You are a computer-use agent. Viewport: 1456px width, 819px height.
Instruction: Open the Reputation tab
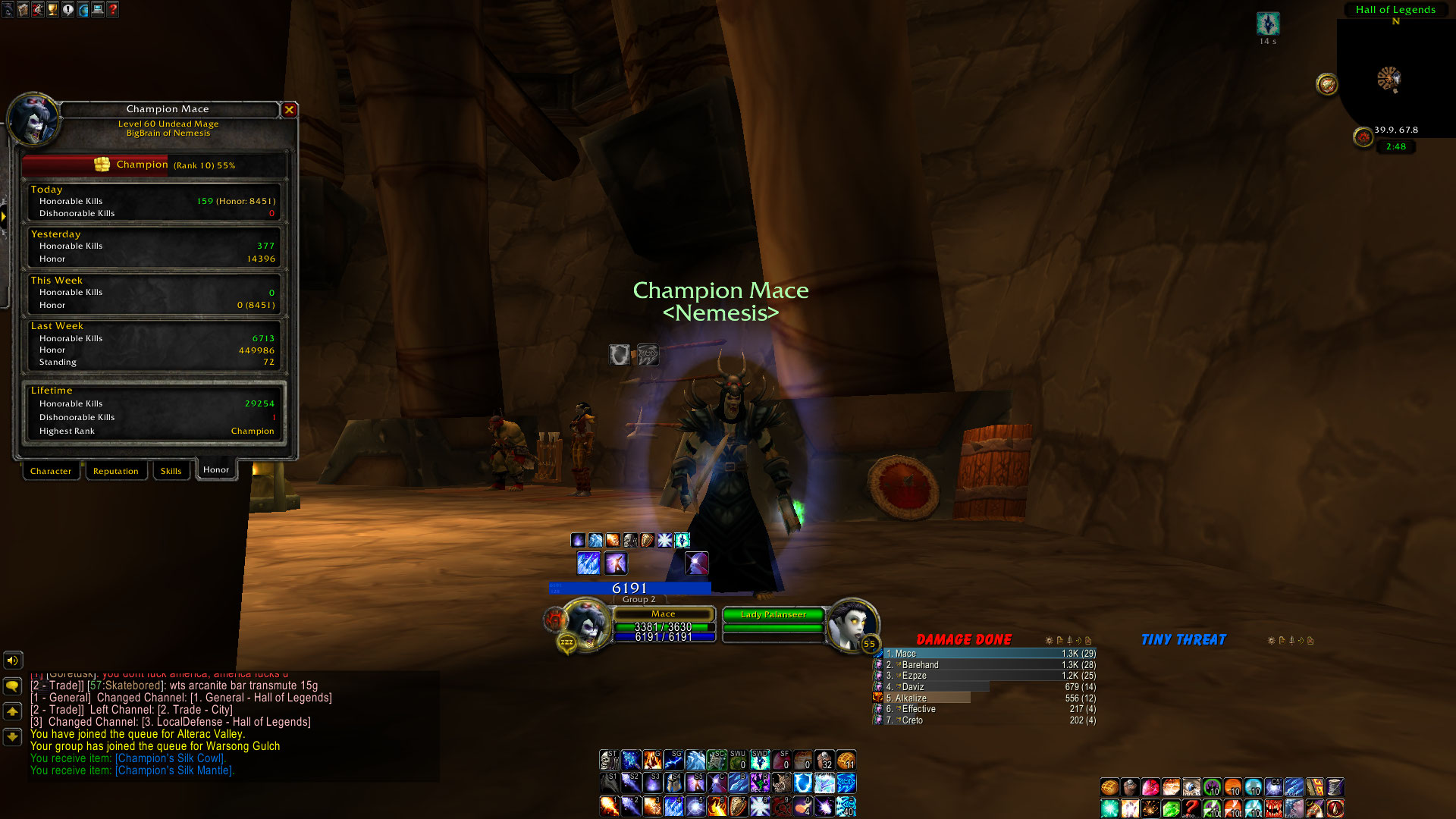point(115,471)
